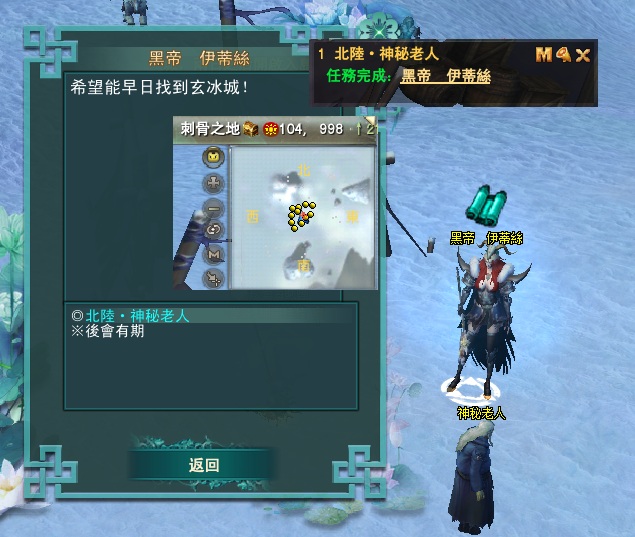Open the M button on quest tracker

point(544,55)
